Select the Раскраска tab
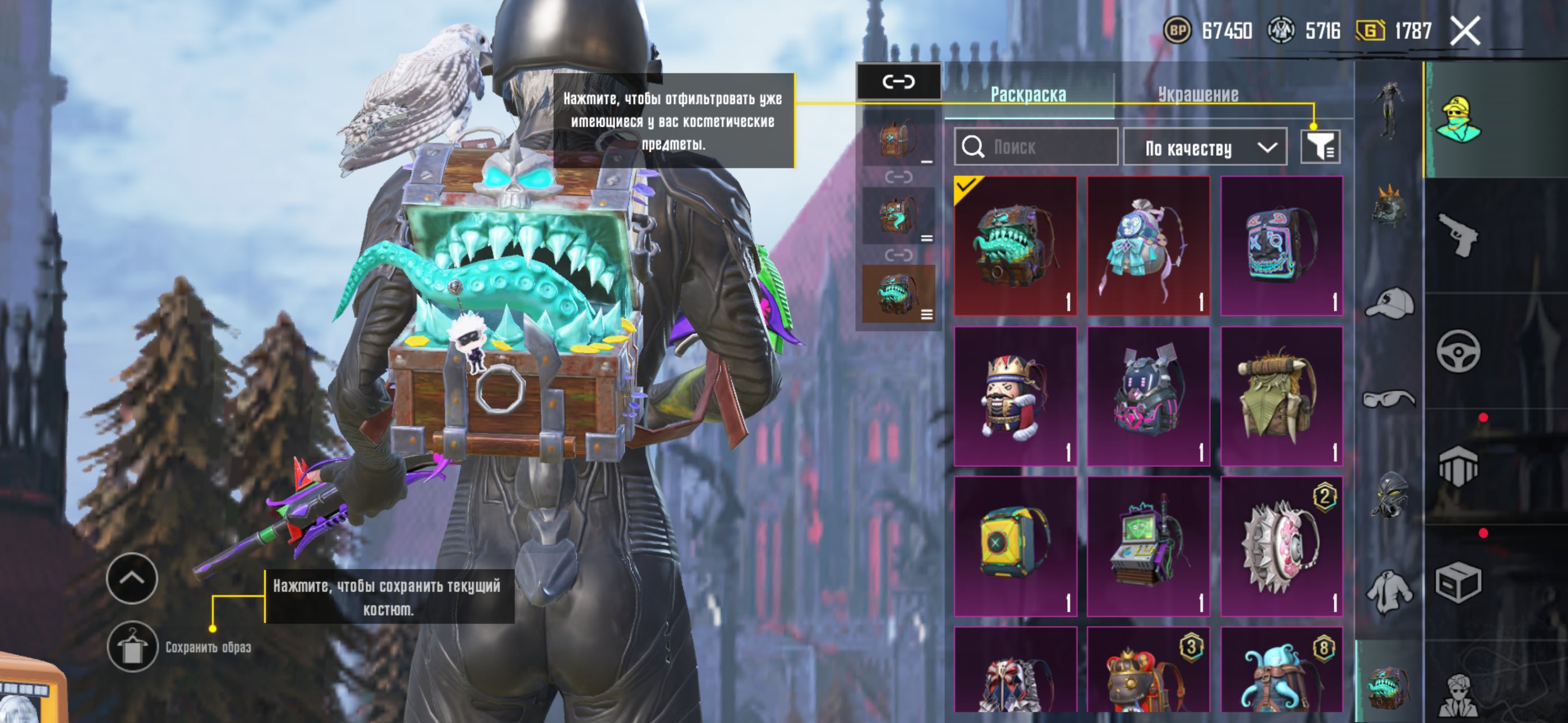1568x723 pixels. coord(1028,94)
